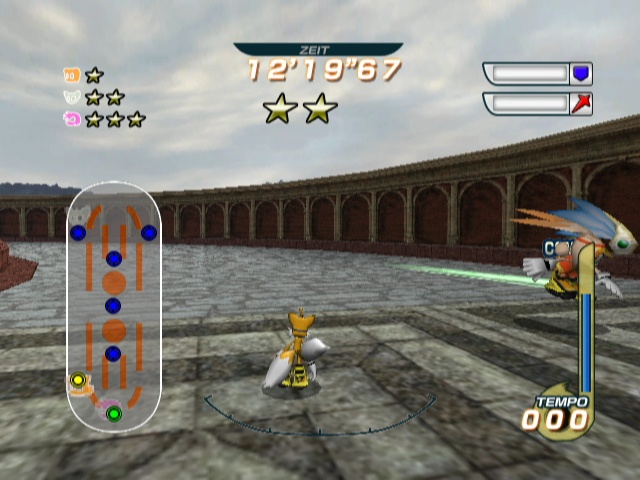Viewport: 640px width, 480px height.
Task: Select the green player marker on the minimap
Action: point(113,413)
